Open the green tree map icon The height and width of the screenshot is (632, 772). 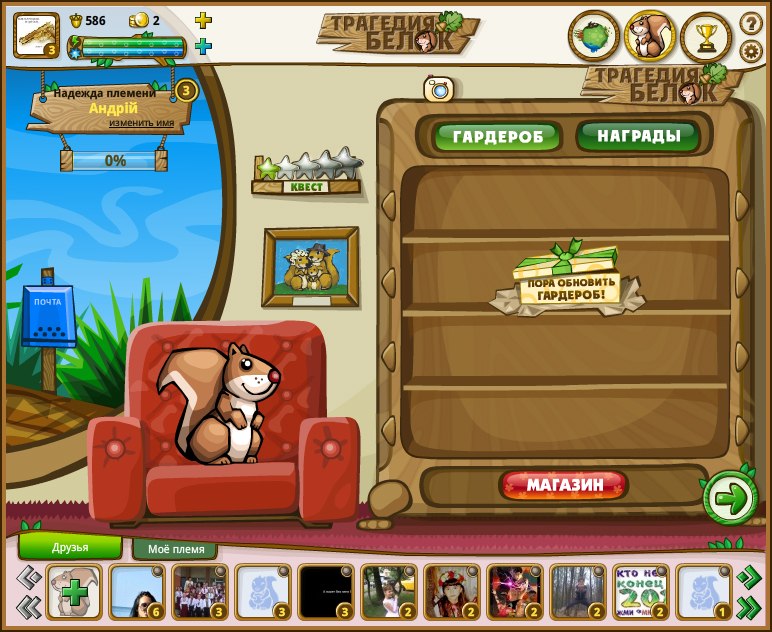(x=594, y=37)
